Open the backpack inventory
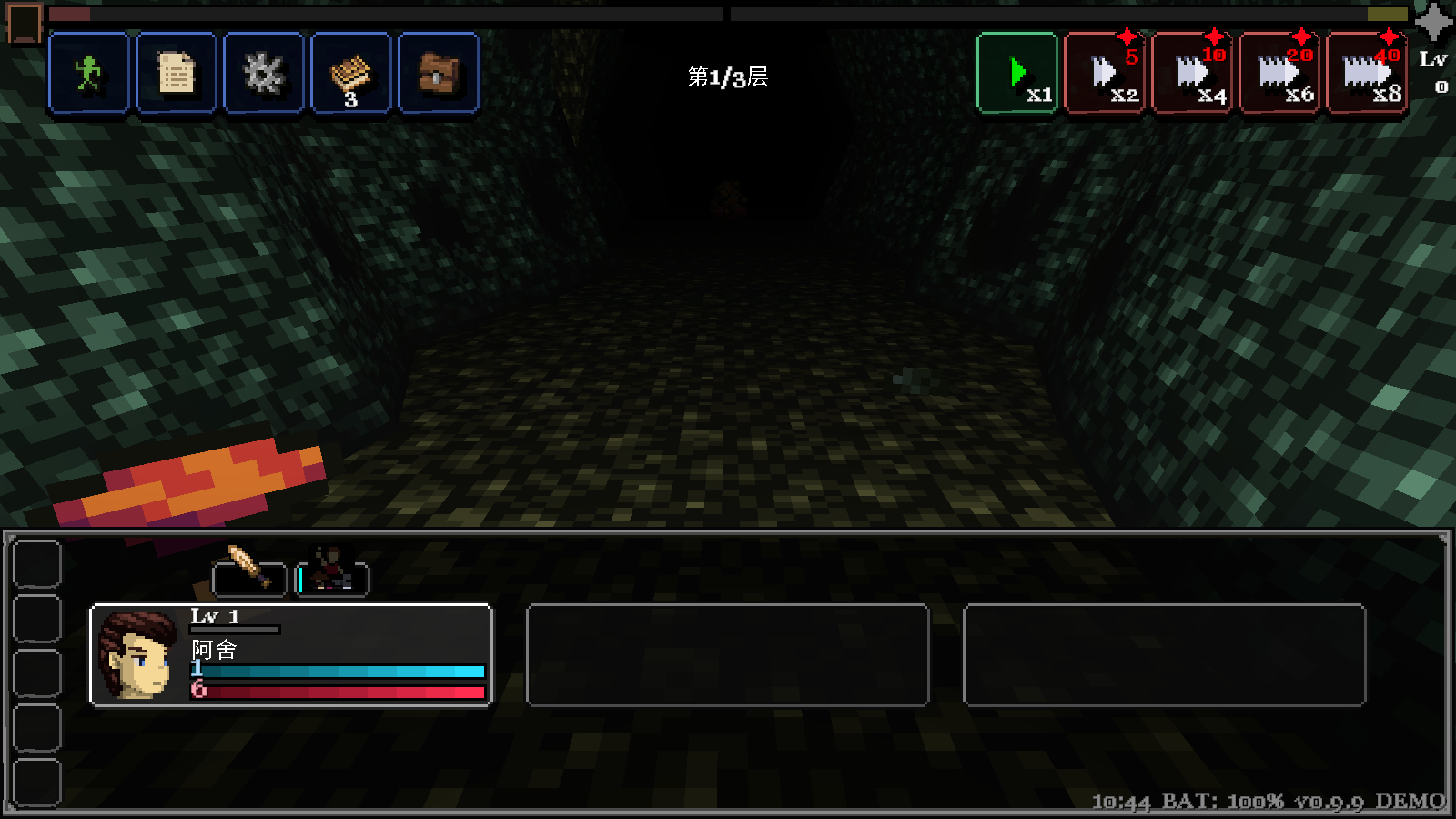Image resolution: width=1456 pixels, height=819 pixels. point(438,74)
